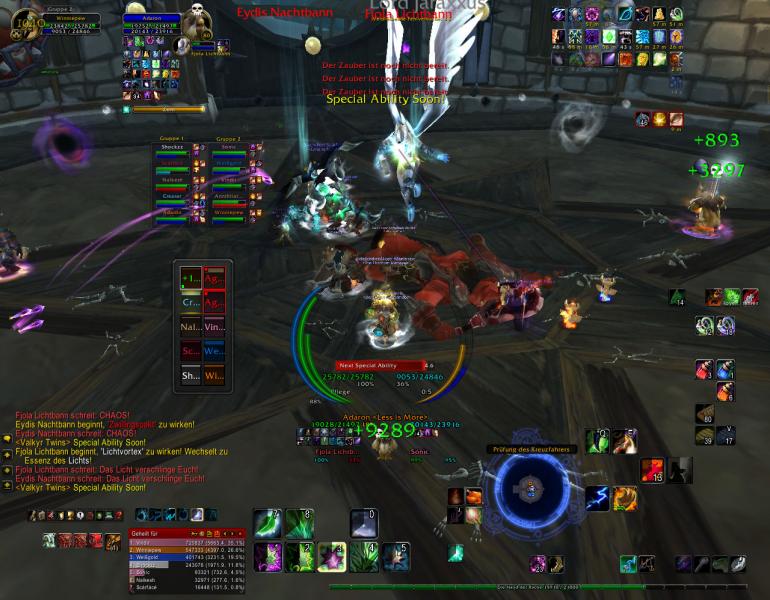Click the red 'Sc...' grid cell
This screenshot has width=770, height=600.
tap(190, 351)
